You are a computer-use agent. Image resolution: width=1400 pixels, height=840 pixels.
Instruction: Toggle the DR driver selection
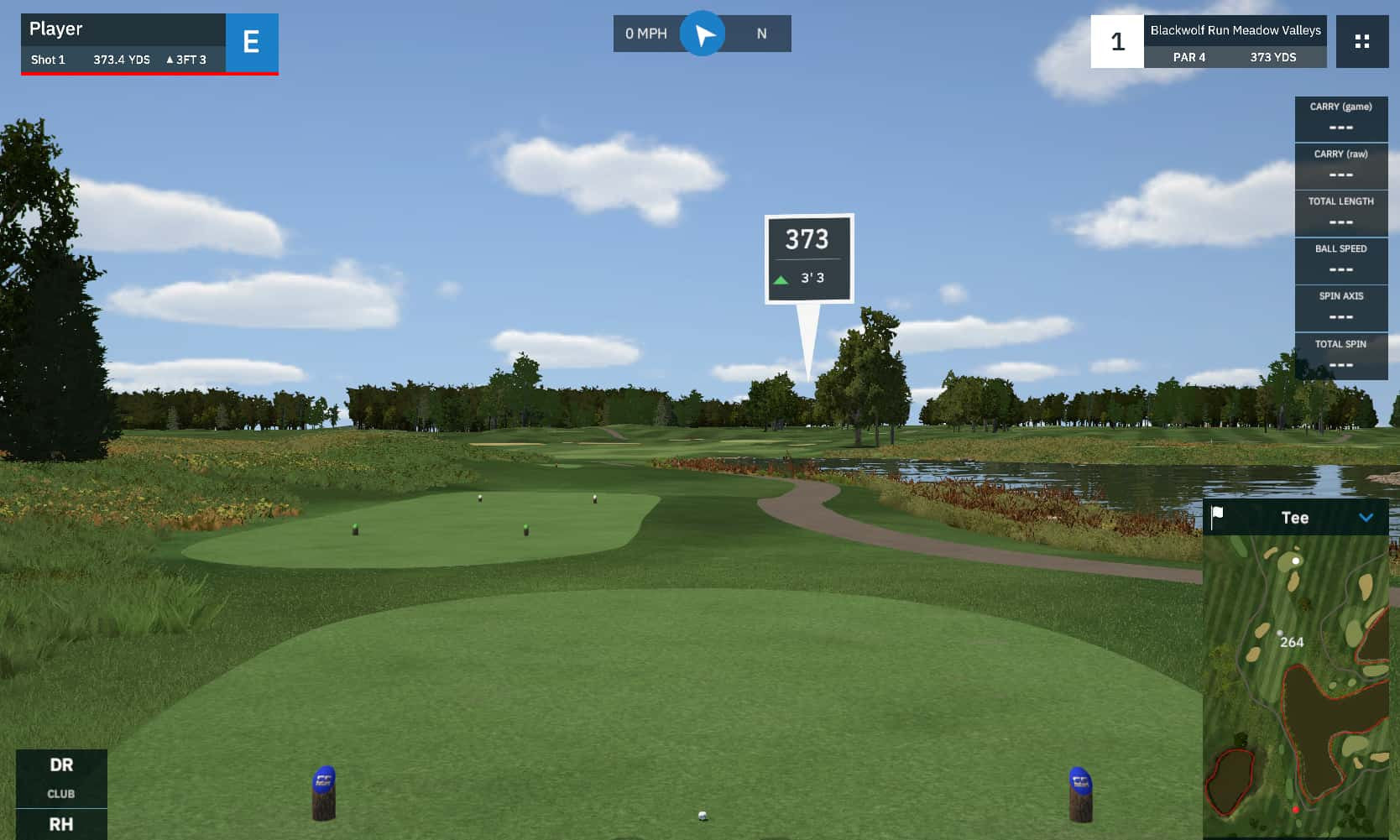click(61, 764)
